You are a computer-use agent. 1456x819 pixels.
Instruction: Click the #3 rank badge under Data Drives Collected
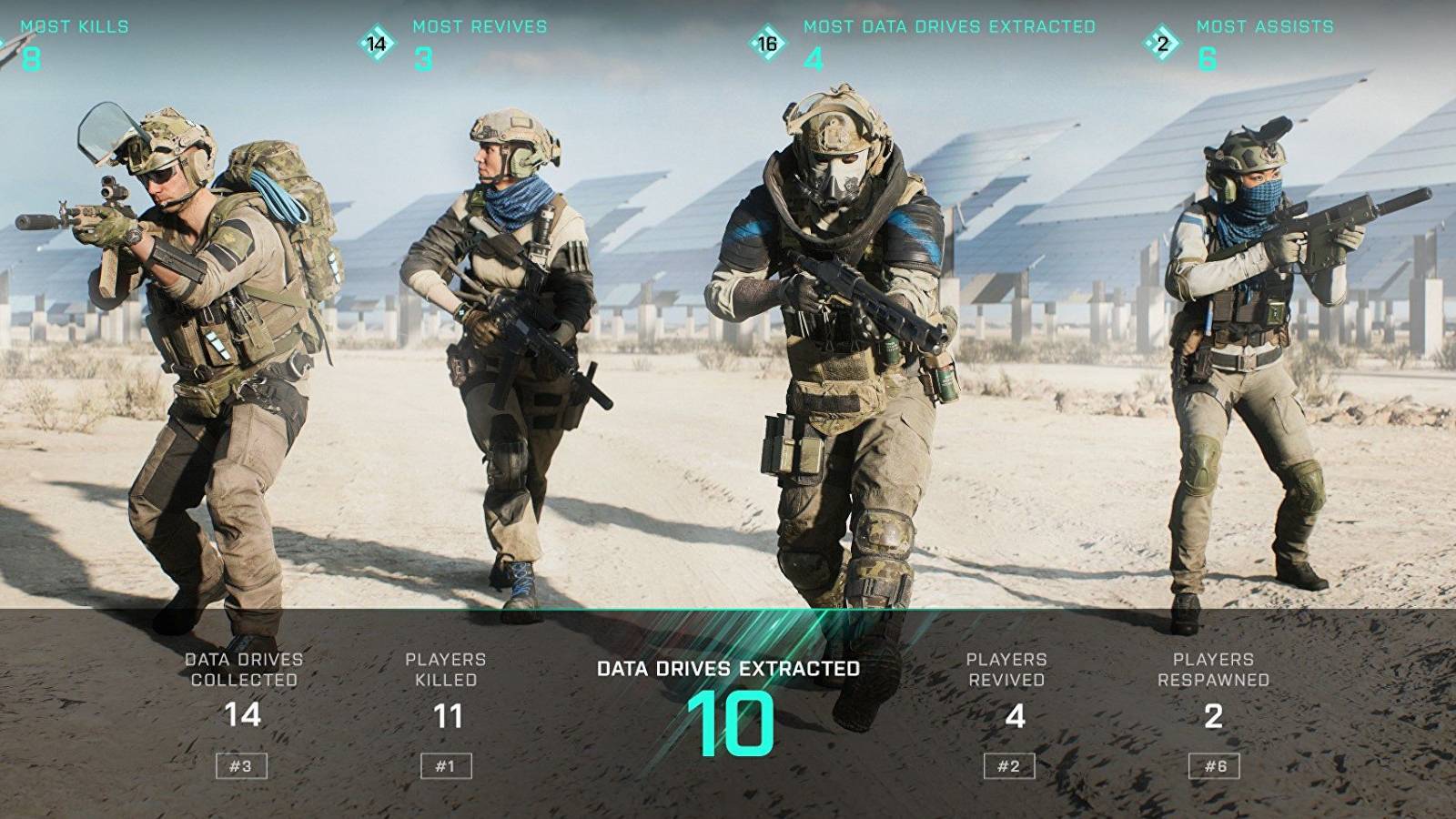242,765
